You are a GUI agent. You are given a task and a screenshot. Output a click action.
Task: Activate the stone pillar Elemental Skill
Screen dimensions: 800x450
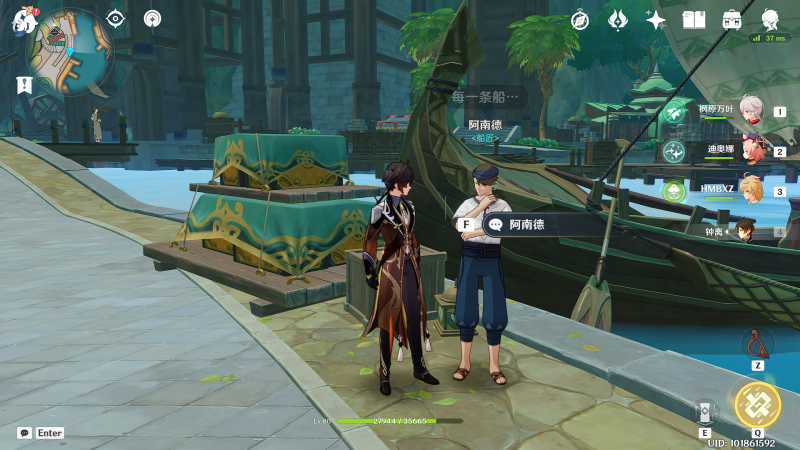point(704,411)
